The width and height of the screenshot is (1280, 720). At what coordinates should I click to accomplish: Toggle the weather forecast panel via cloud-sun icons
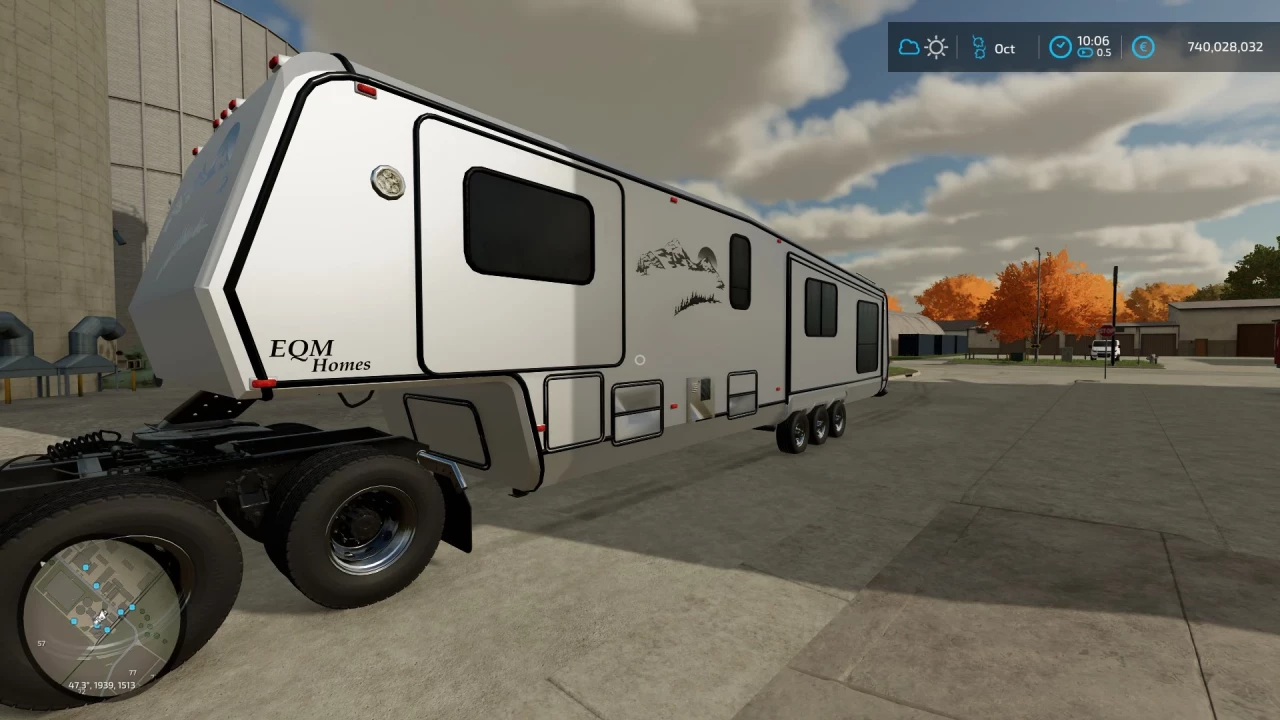click(923, 47)
